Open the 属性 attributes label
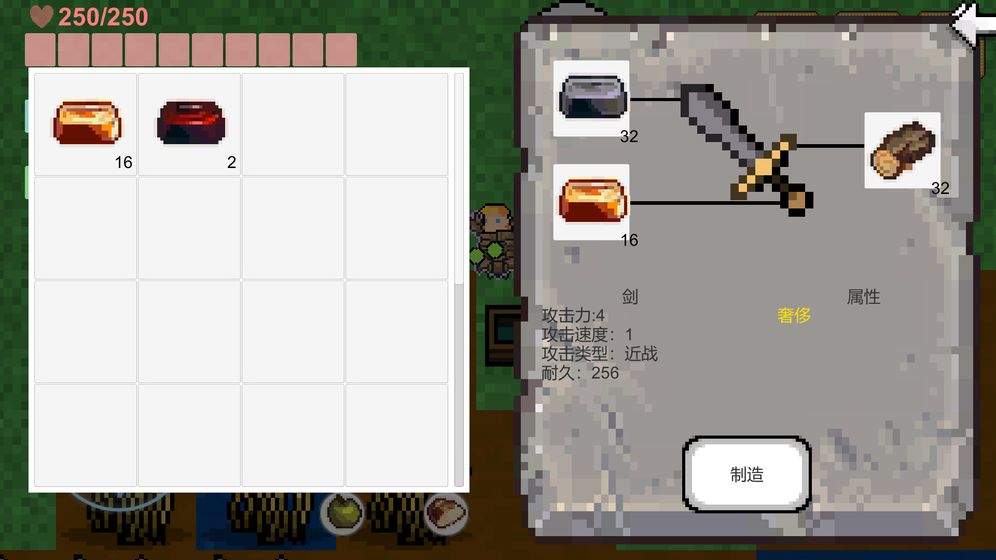Image resolution: width=996 pixels, height=560 pixels. coord(863,297)
